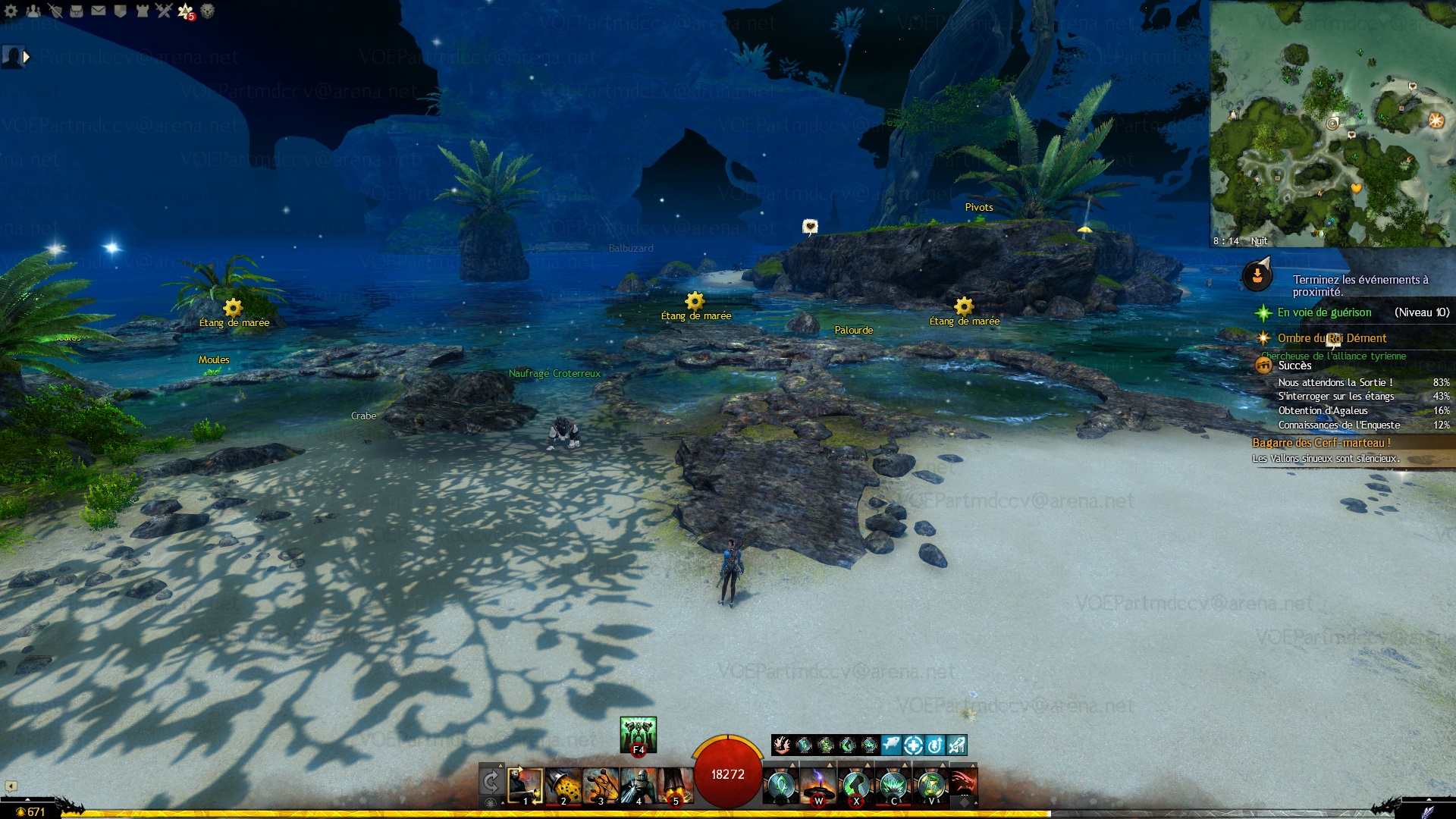Activate the F4 toolbelt skill
Screen dimensions: 1456x819
point(638,735)
